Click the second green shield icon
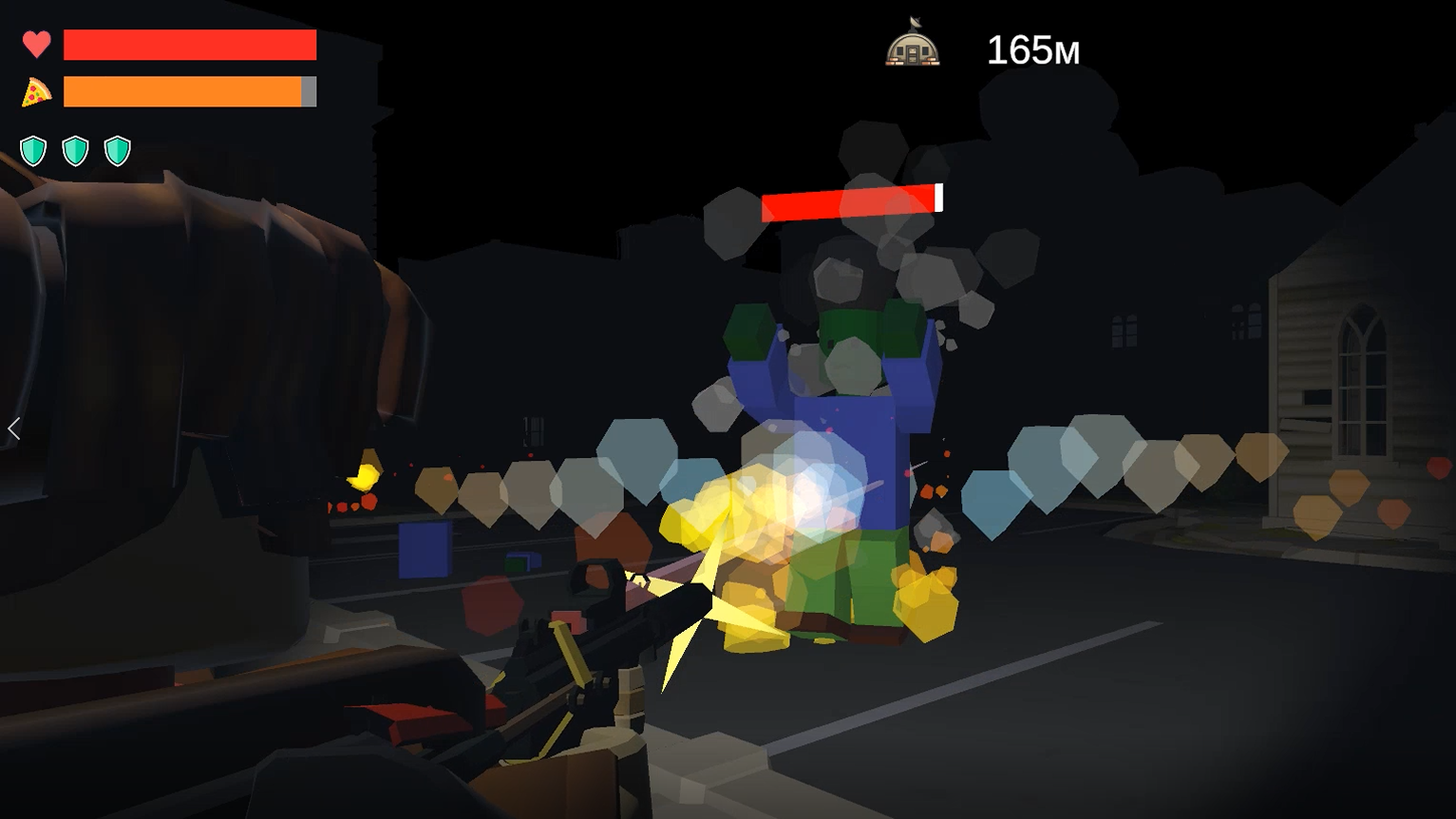The width and height of the screenshot is (1456, 819). pyautogui.click(x=75, y=149)
